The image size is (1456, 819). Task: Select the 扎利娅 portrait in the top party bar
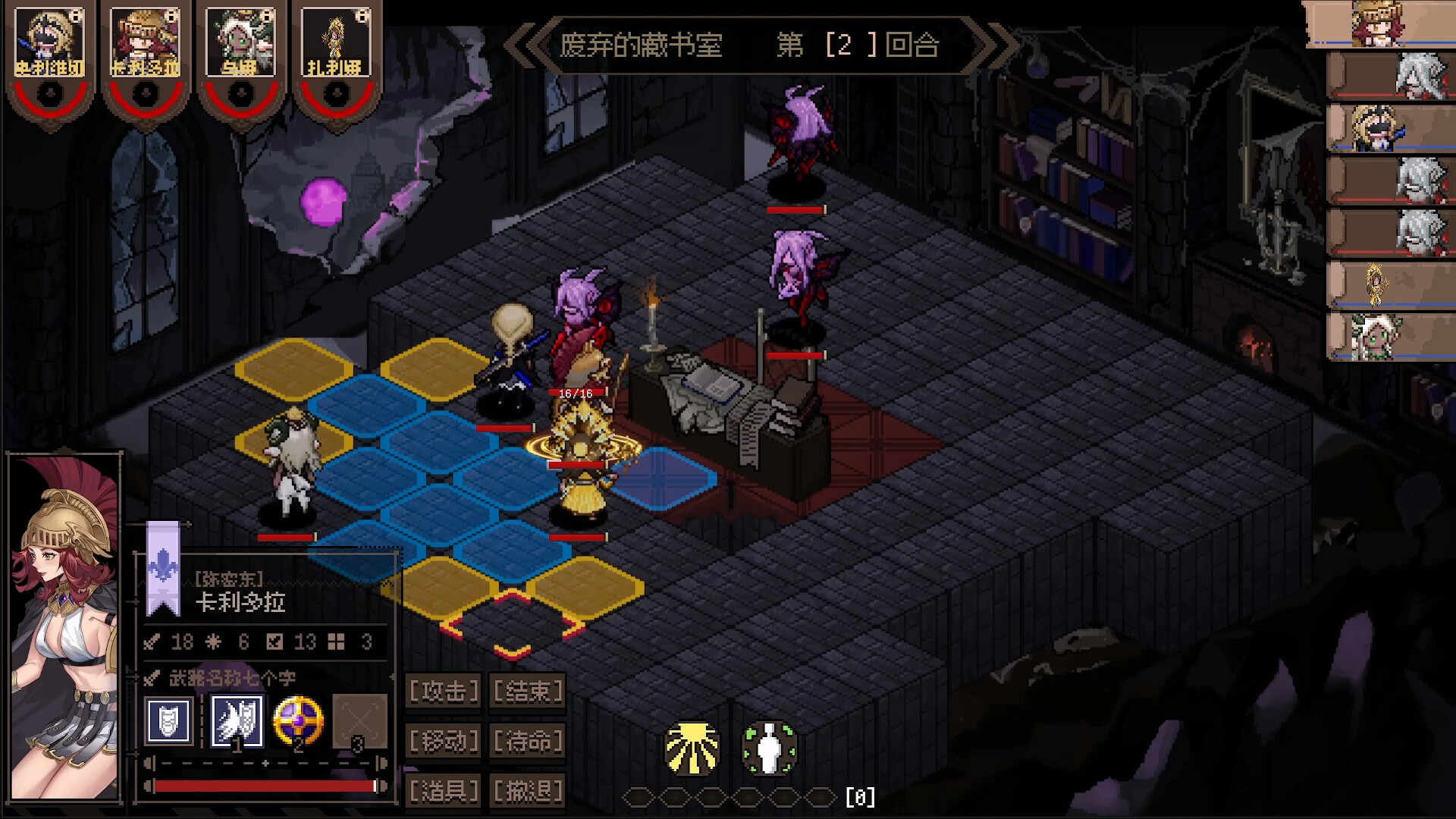click(336, 42)
